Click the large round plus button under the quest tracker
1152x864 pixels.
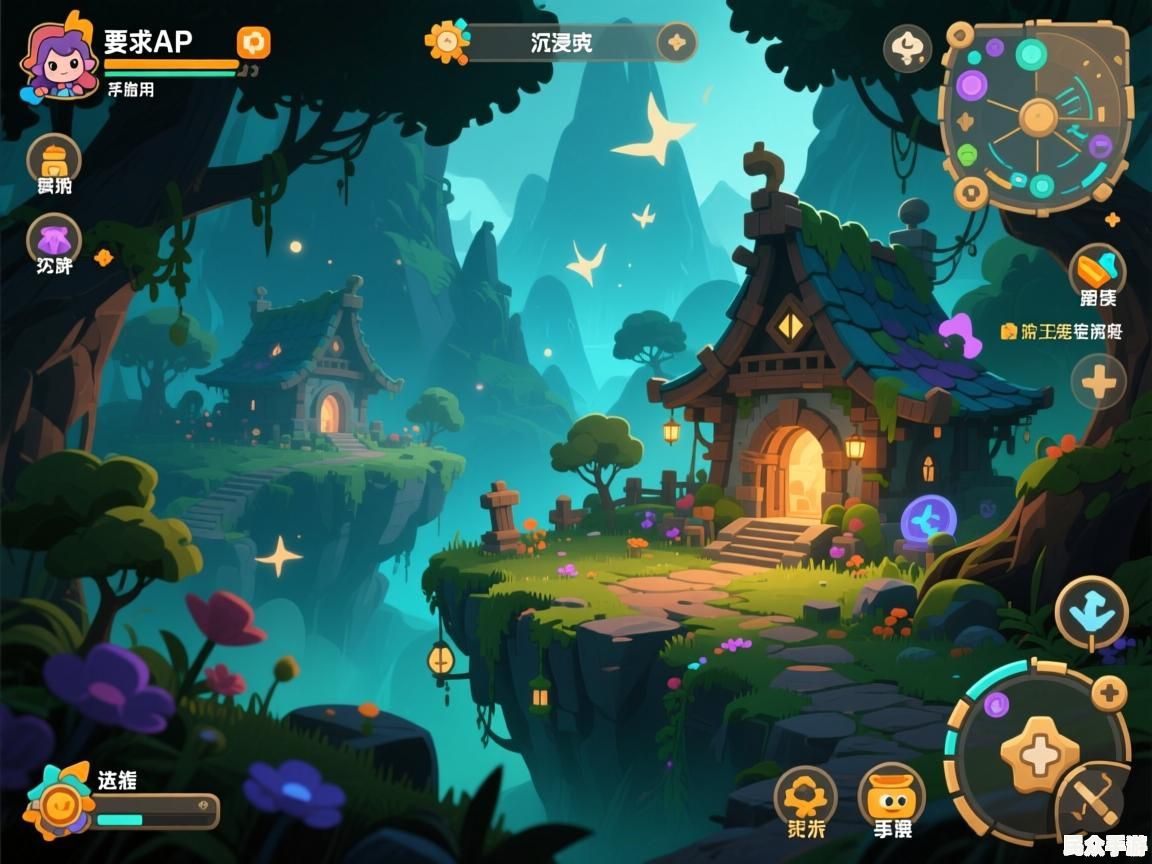click(1098, 381)
